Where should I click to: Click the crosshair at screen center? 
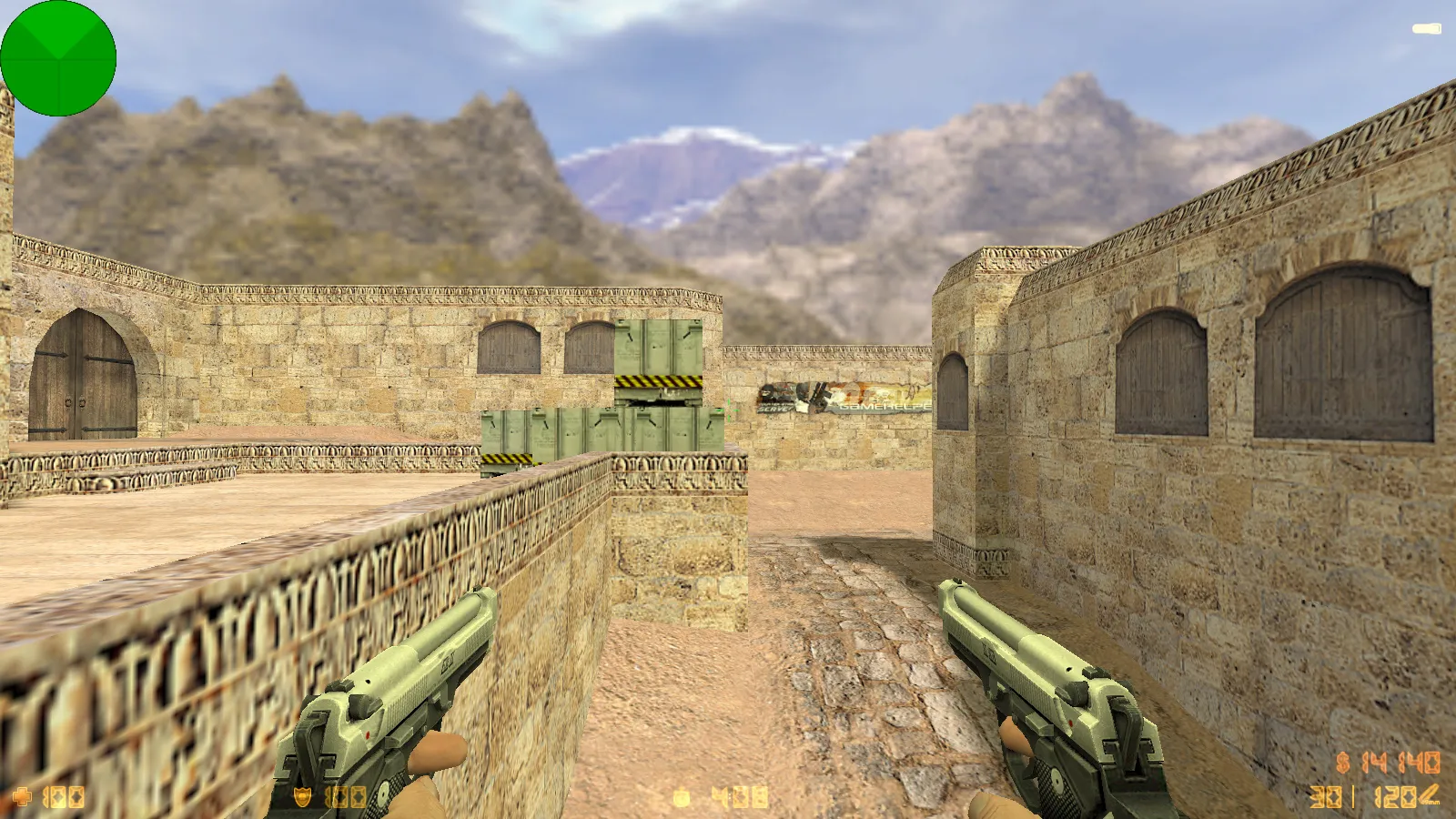pyautogui.click(x=728, y=409)
